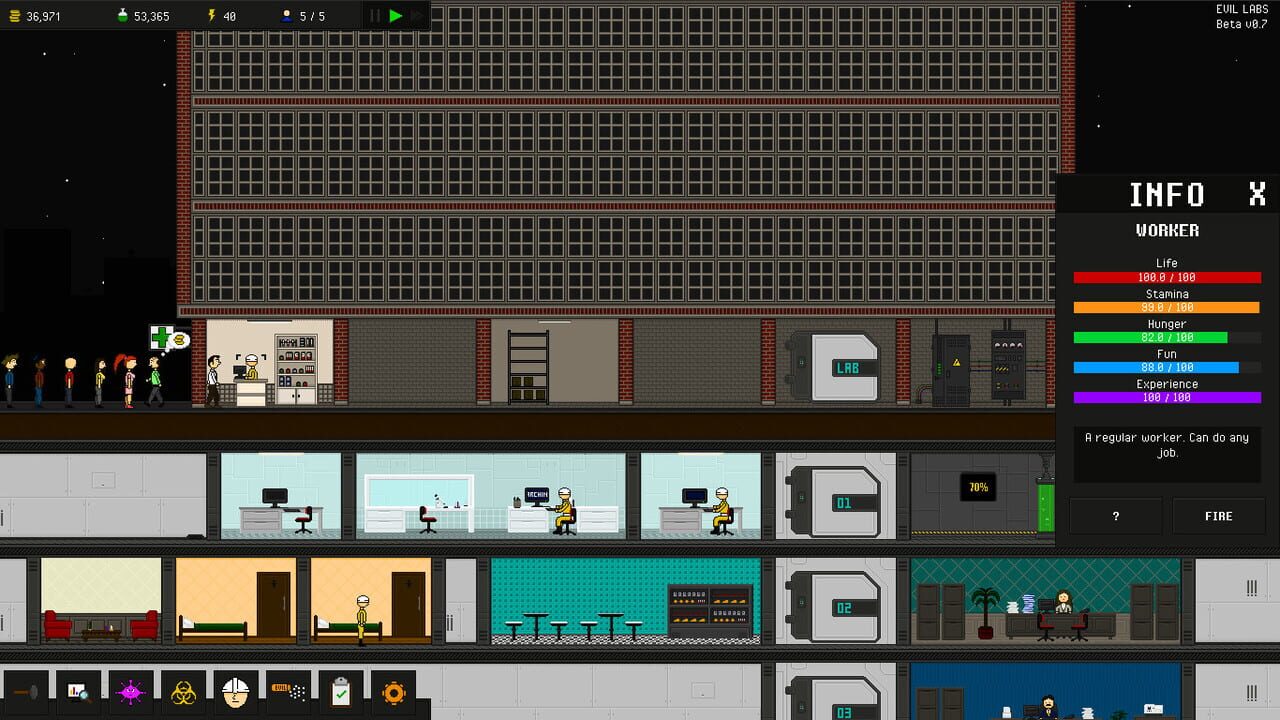Select the LAB vault door on the ground floor
The width and height of the screenshot is (1280, 720).
point(845,368)
